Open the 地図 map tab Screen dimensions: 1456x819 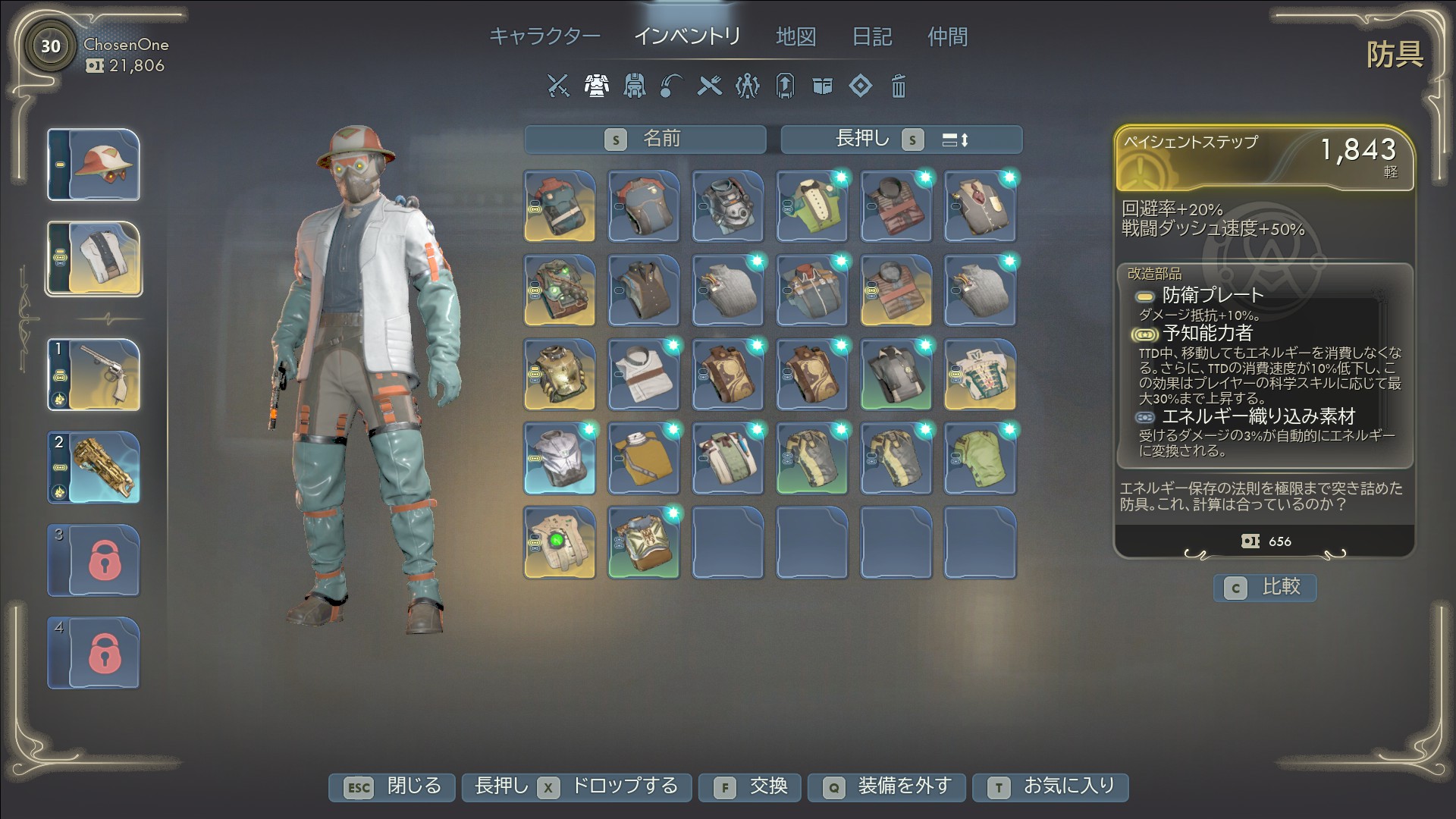click(x=795, y=36)
